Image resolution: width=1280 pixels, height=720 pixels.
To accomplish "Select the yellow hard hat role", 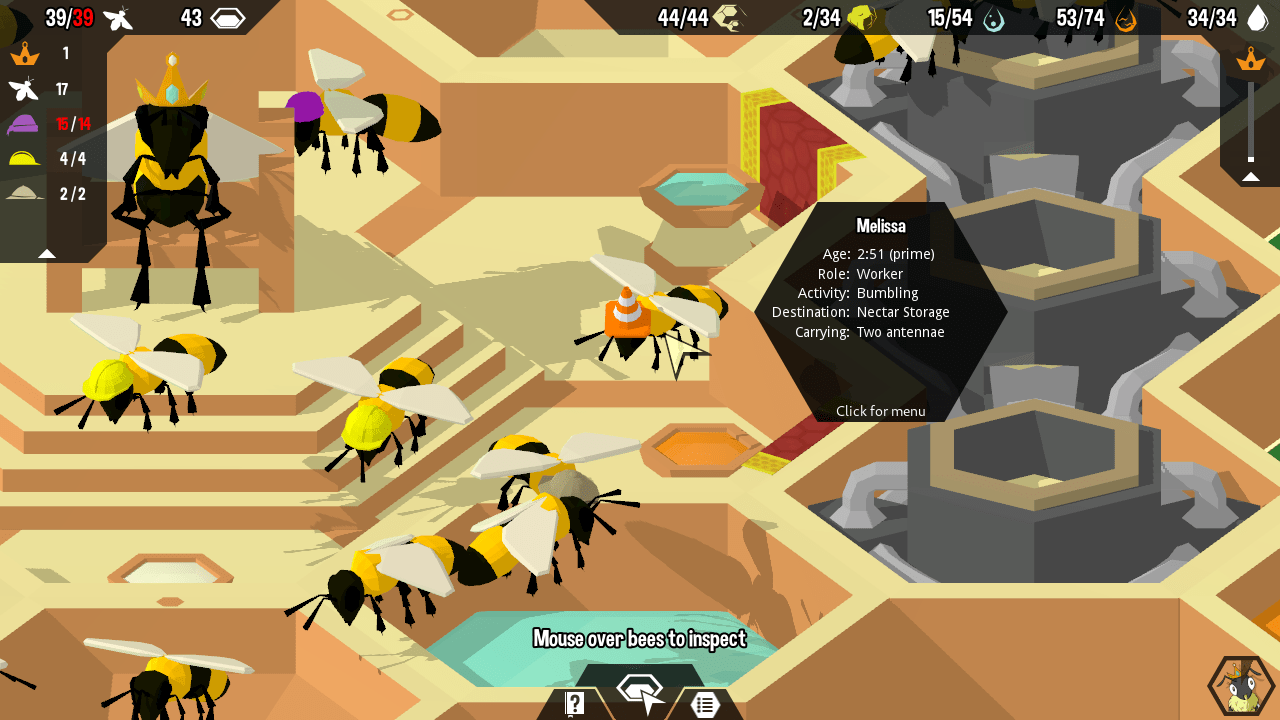I will click(x=23, y=158).
